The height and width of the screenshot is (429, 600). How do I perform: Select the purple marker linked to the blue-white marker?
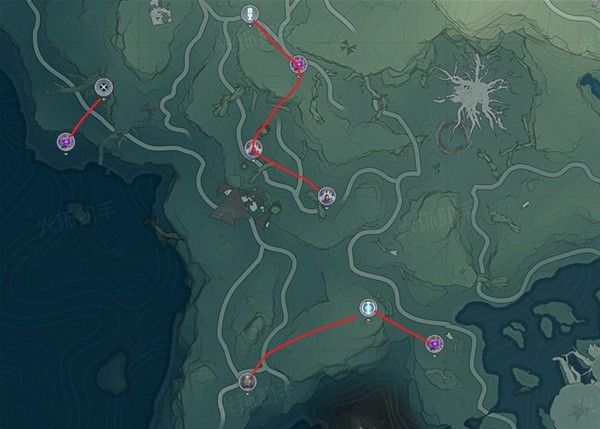point(434,344)
